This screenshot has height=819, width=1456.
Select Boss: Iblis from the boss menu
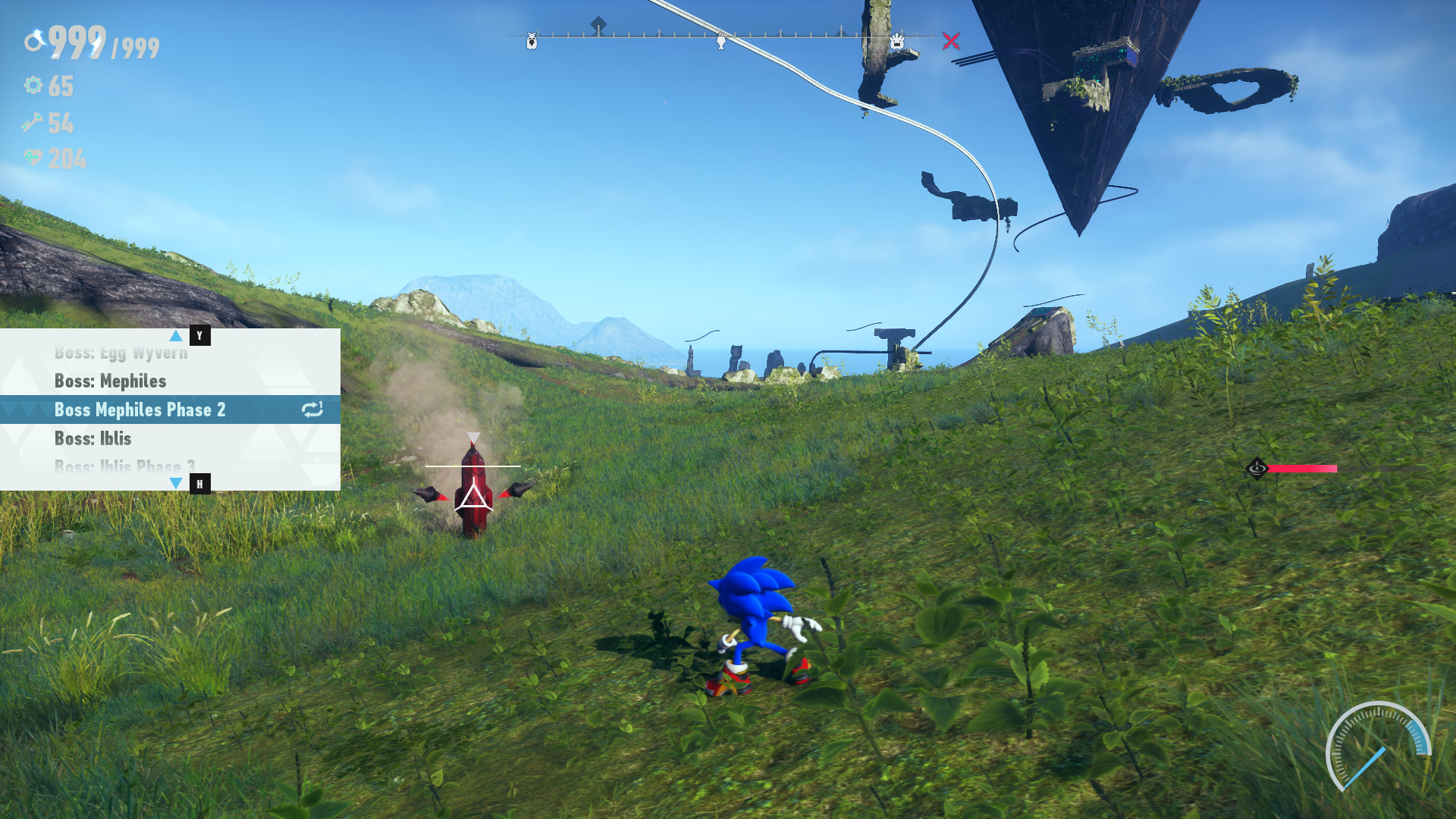coord(93,438)
